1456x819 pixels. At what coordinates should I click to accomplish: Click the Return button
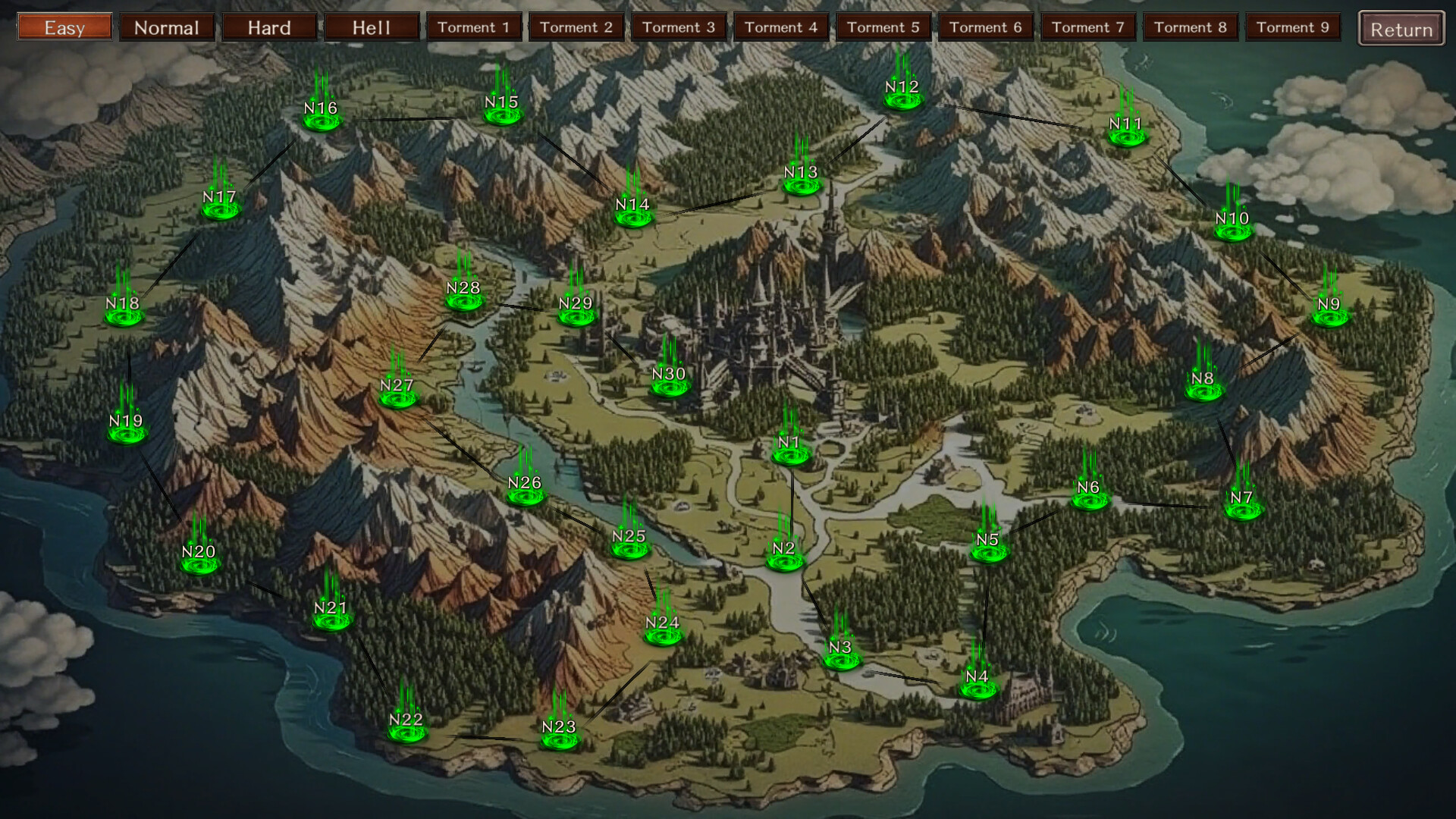pos(1401,30)
